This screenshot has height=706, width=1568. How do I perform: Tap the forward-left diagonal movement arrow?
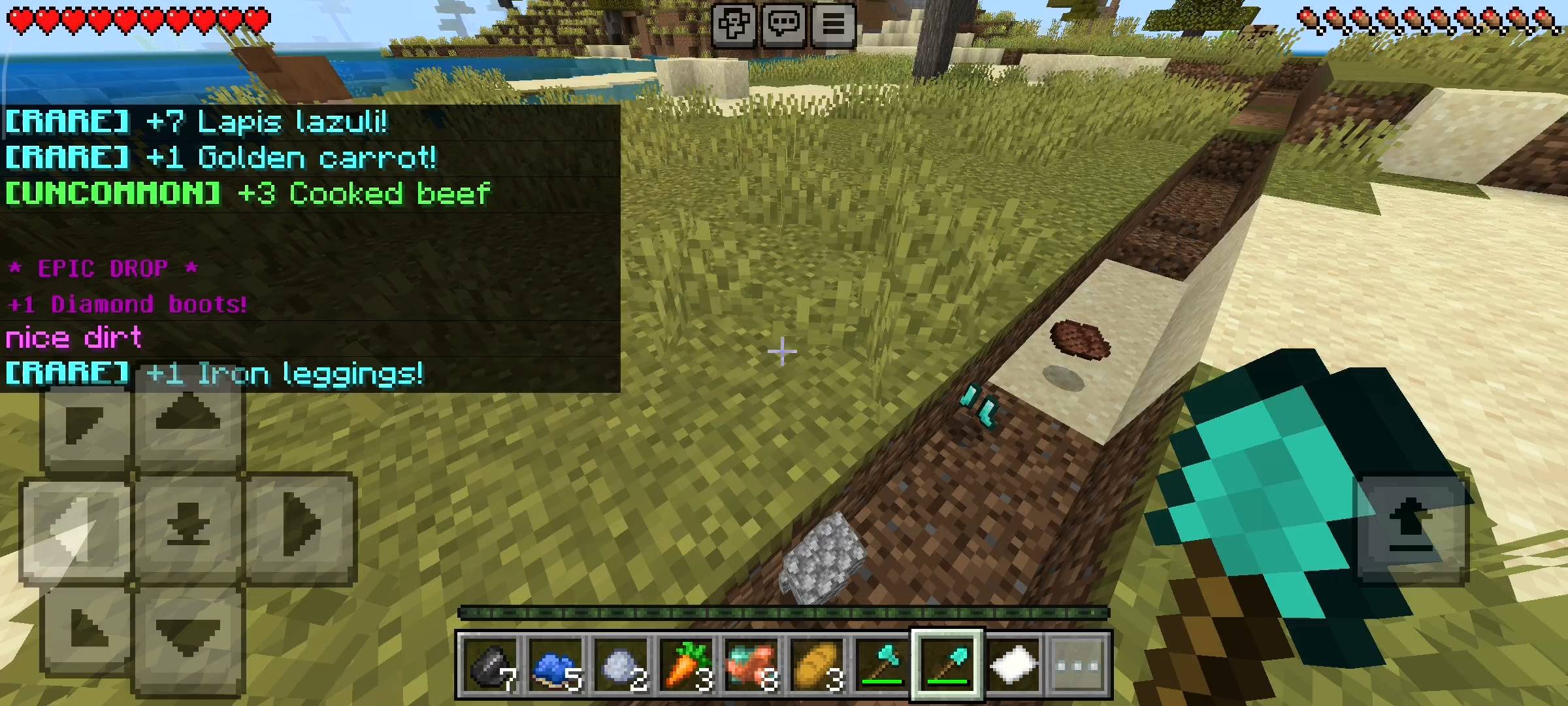click(85, 425)
